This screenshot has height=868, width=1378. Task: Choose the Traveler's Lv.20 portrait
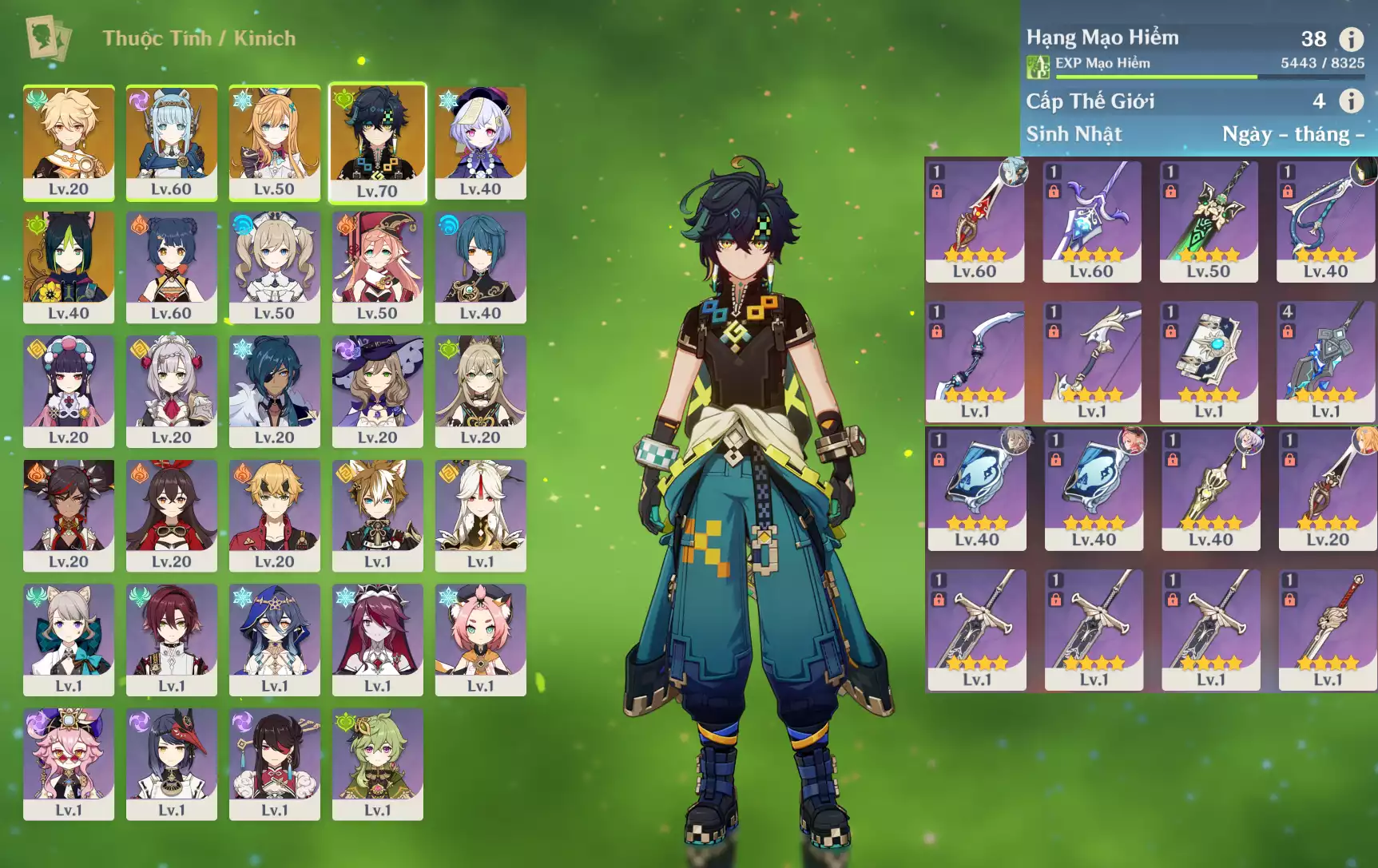point(69,141)
